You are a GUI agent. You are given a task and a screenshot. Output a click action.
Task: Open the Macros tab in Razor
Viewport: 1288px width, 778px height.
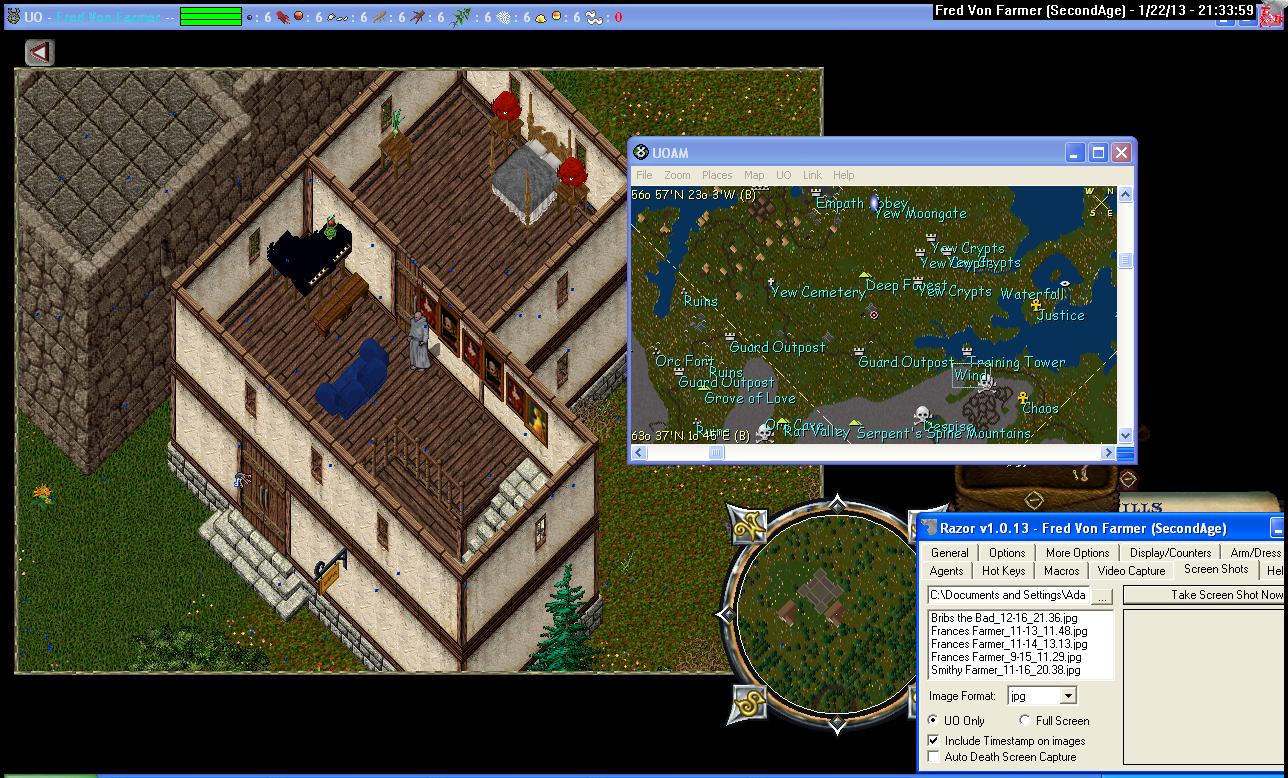1061,571
